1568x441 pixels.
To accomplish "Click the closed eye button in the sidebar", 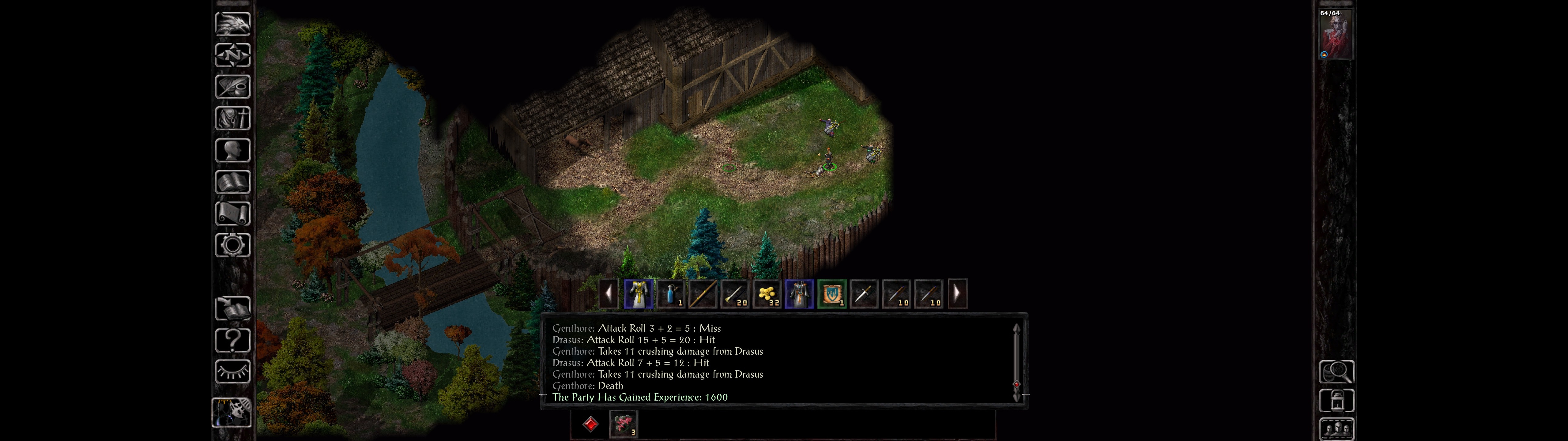I will click(232, 371).
